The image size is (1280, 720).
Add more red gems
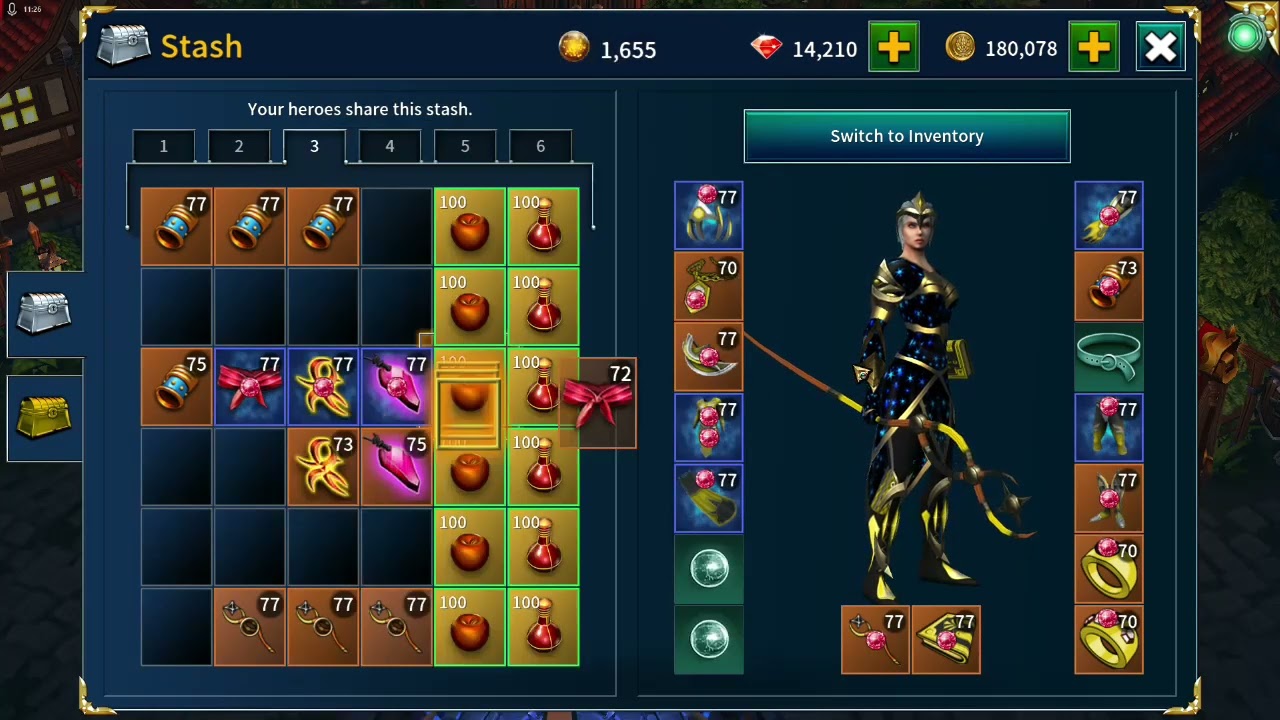[893, 47]
